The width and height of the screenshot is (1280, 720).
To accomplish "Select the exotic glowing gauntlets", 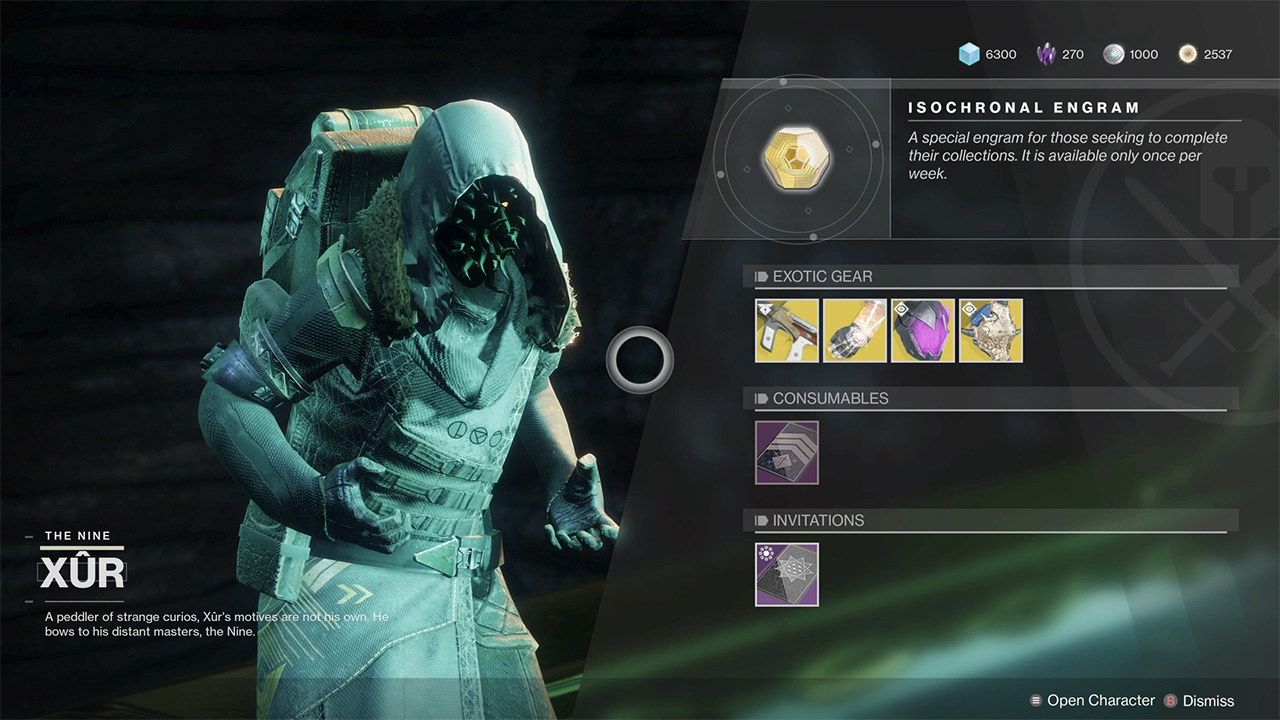I will coord(855,330).
